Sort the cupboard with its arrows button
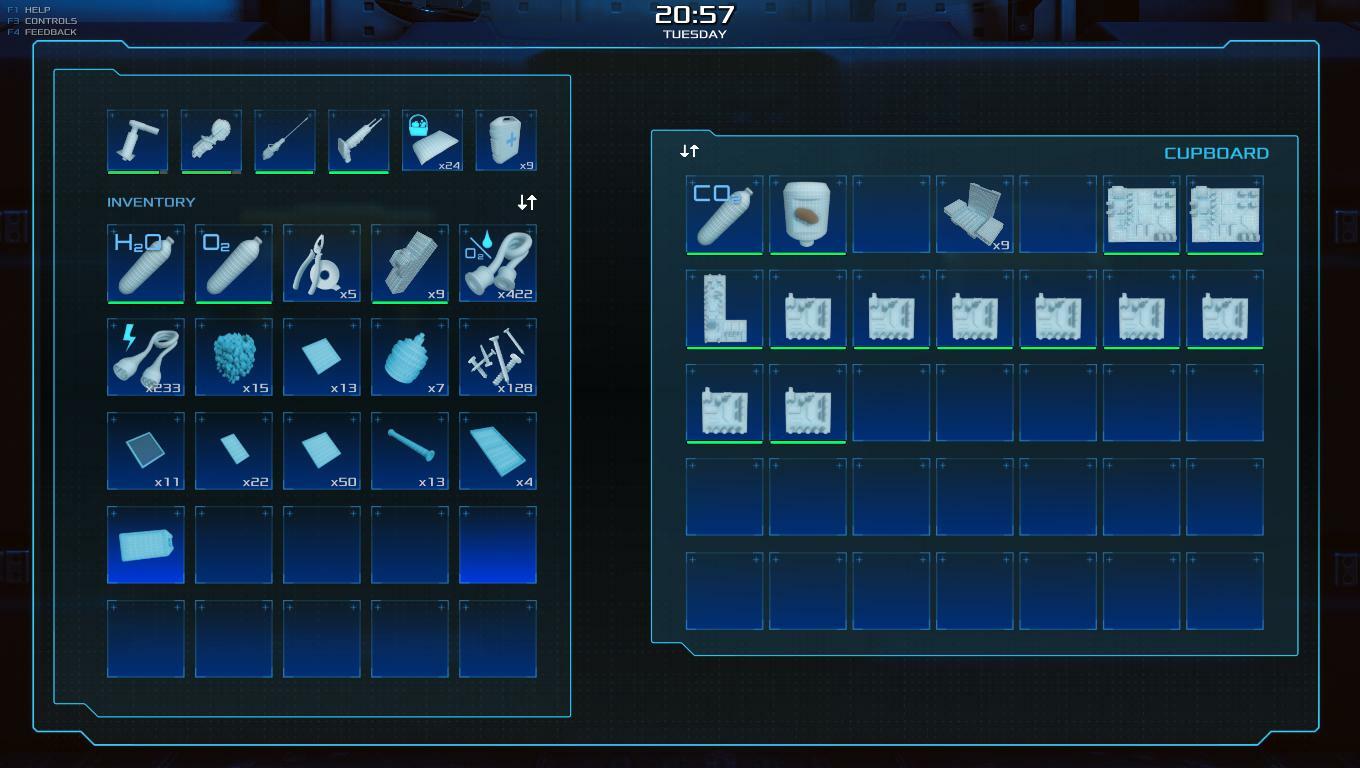Image resolution: width=1360 pixels, height=768 pixels. (689, 151)
